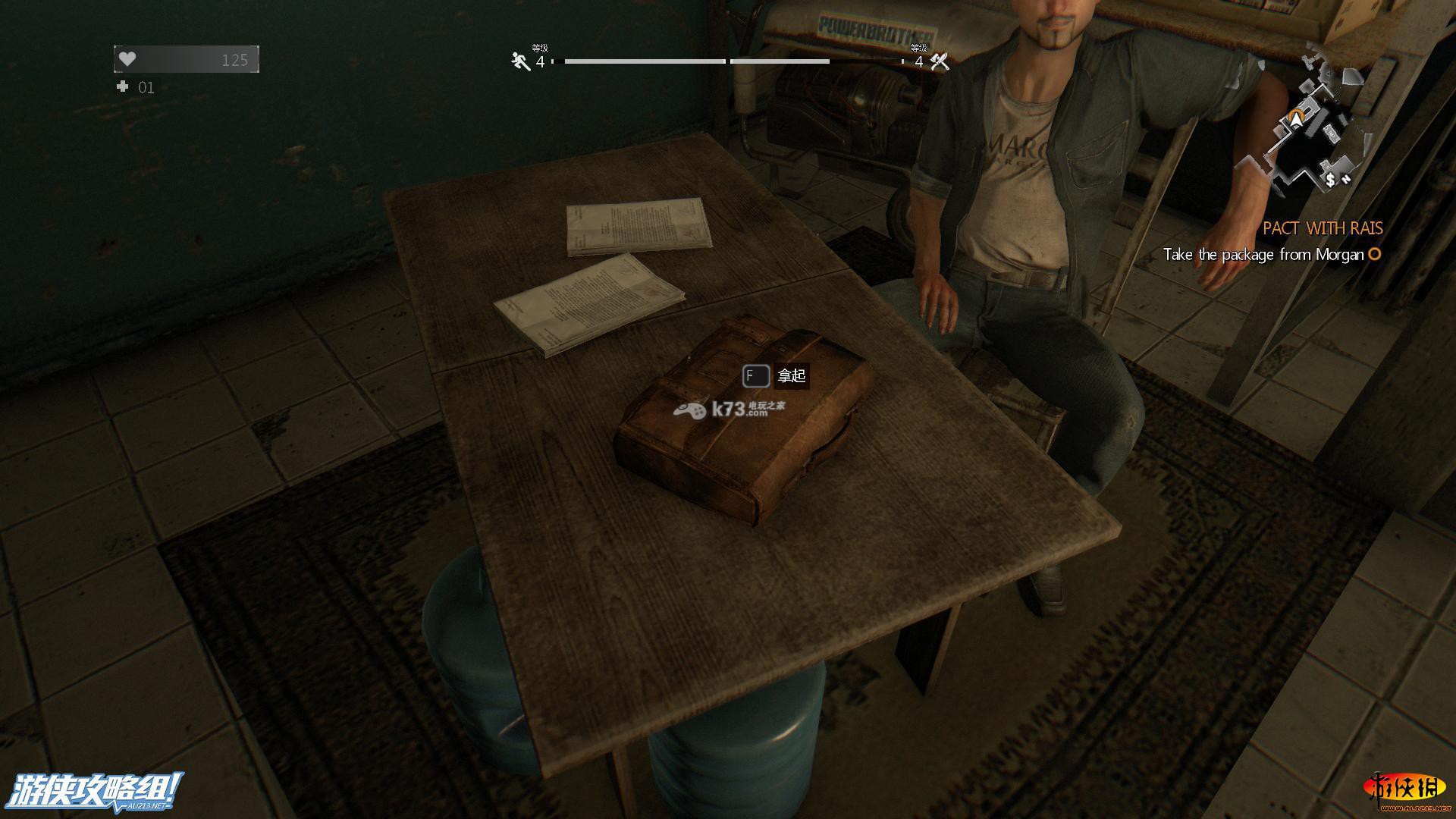Click the power crossed-tools level icon
The height and width of the screenshot is (819, 1456).
[940, 61]
